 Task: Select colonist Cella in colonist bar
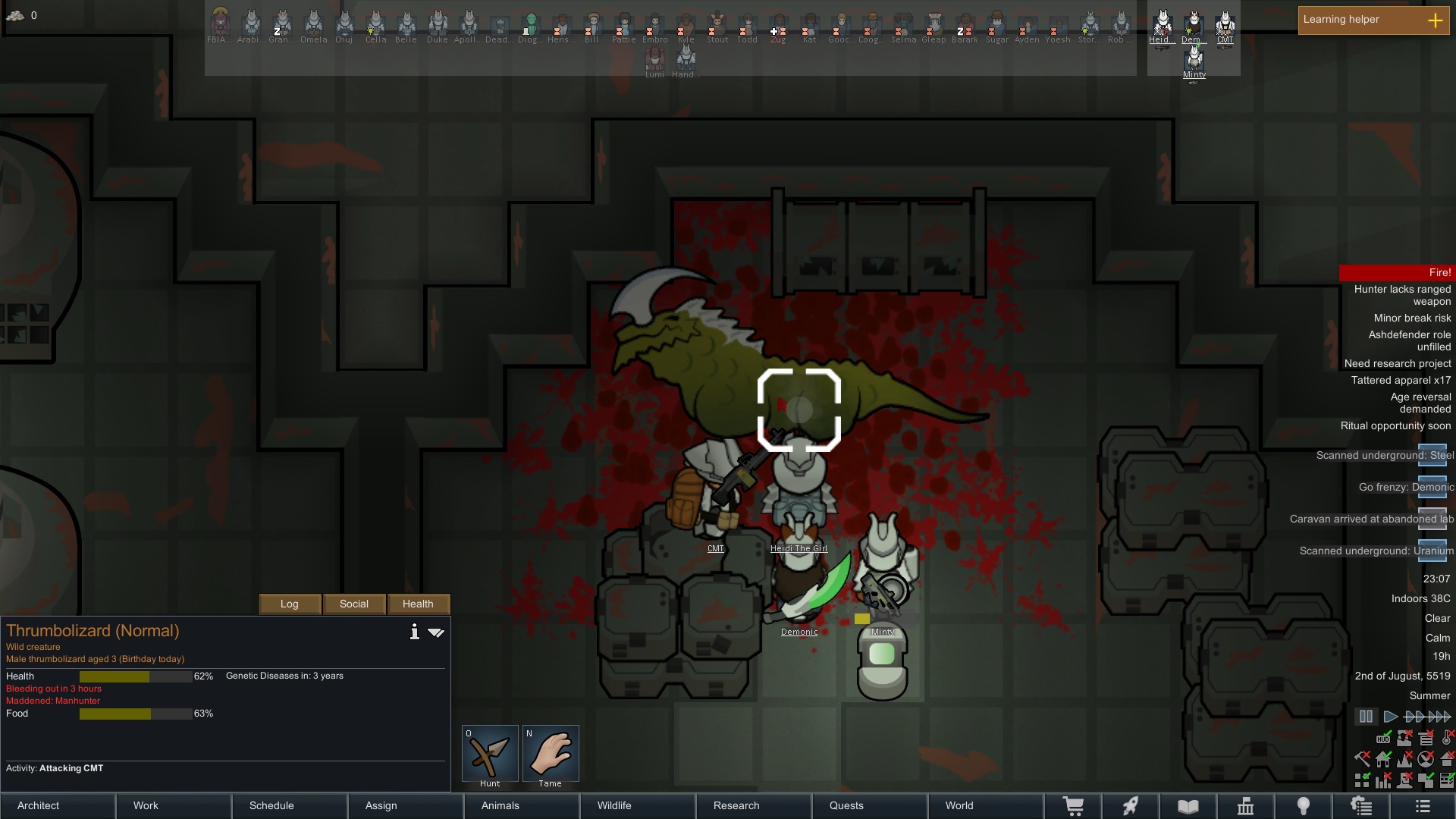point(375,26)
